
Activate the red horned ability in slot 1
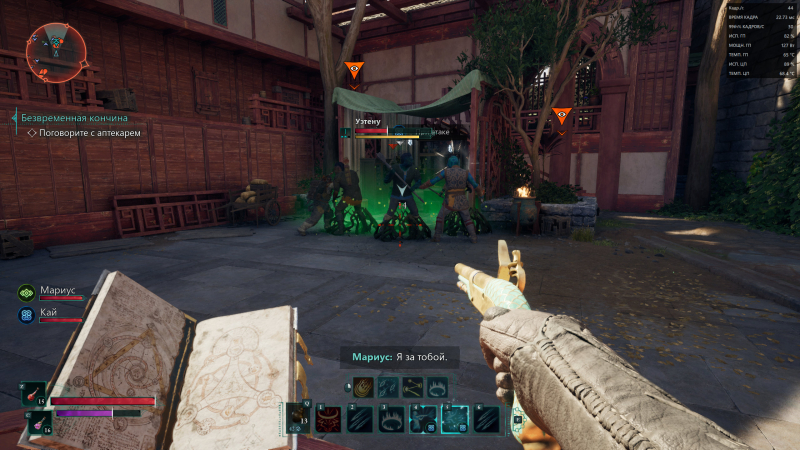[x=329, y=419]
